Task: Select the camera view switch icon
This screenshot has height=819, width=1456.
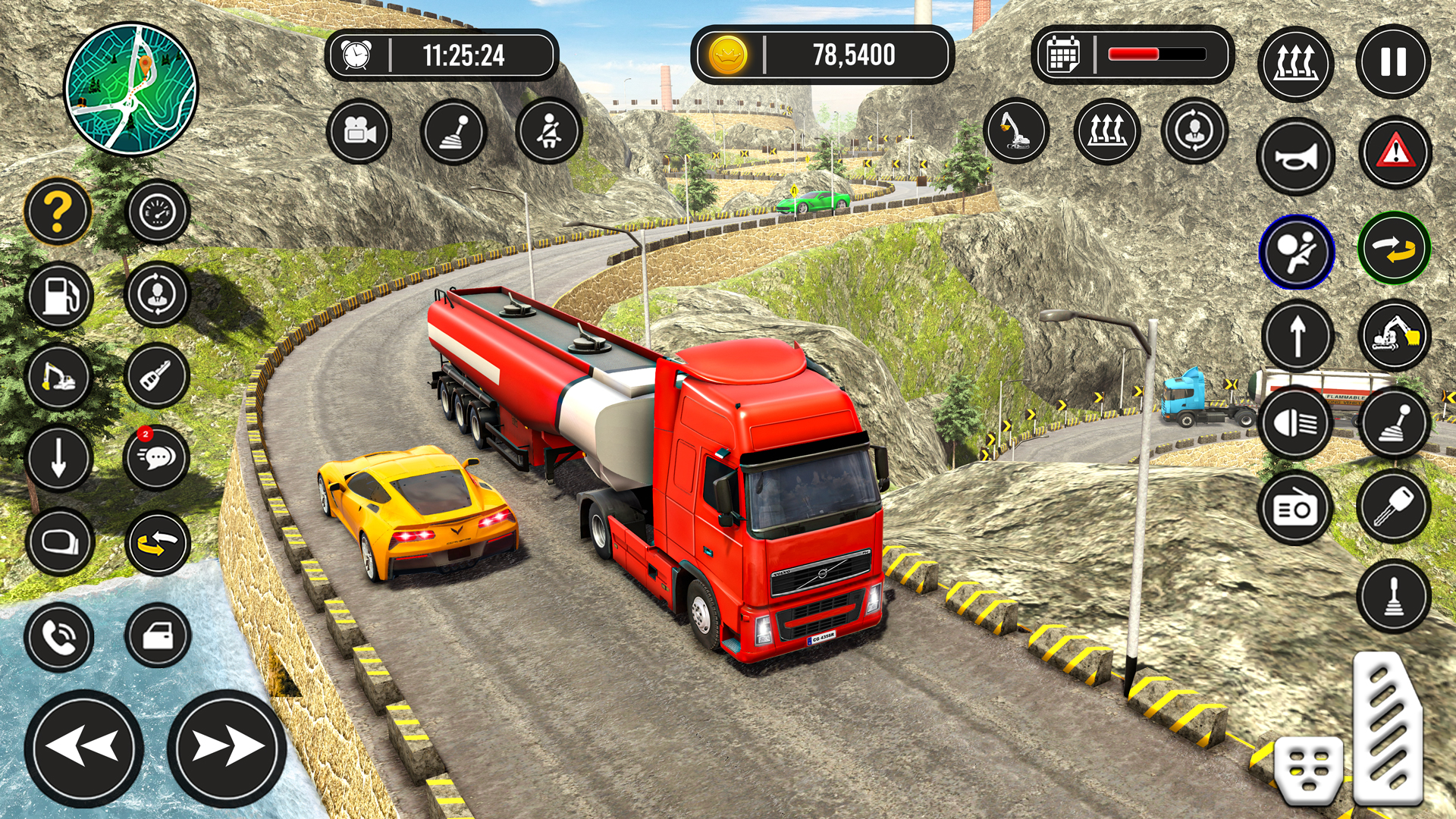Action: [x=362, y=132]
